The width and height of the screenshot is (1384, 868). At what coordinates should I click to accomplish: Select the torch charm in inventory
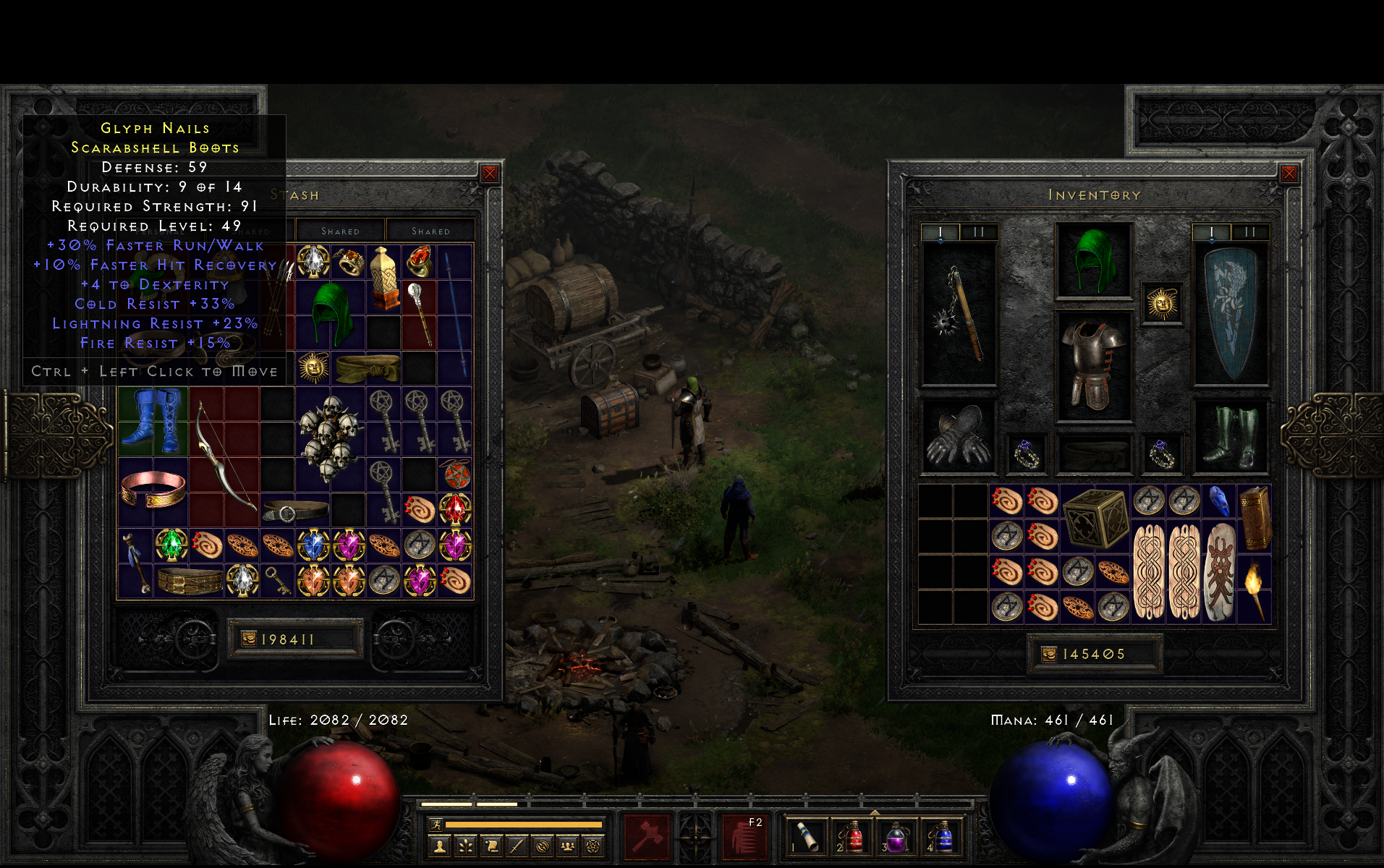click(1254, 589)
